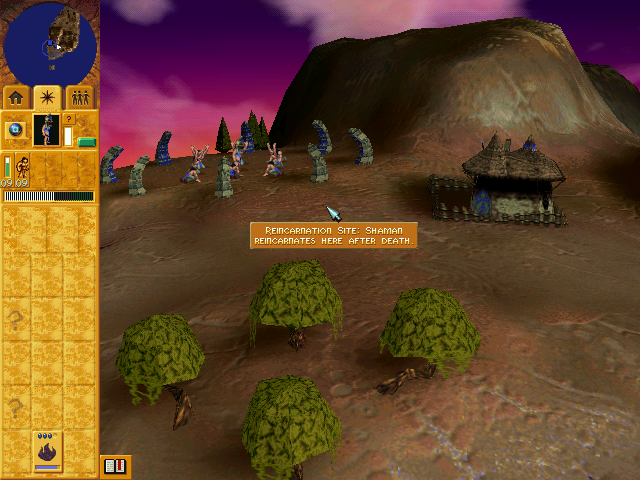Click the circular minimap
The image size is (640, 480).
pos(50,42)
